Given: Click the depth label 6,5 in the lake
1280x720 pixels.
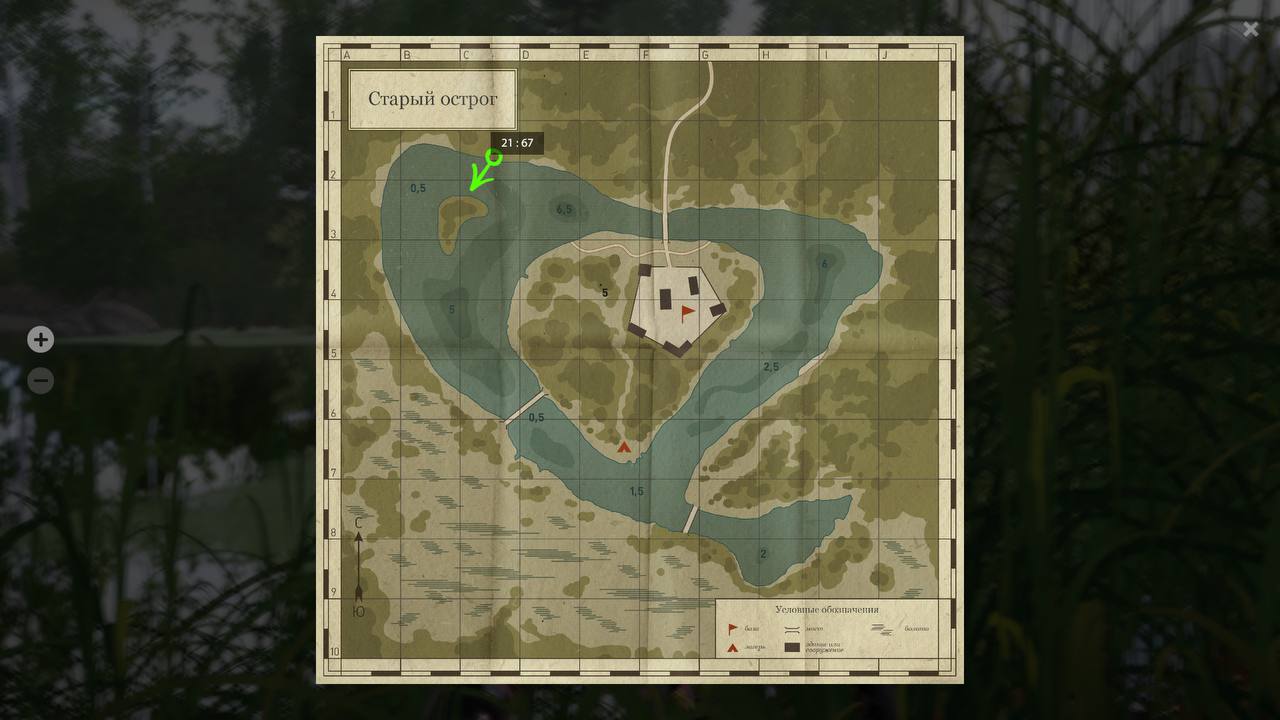Looking at the screenshot, I should pyautogui.click(x=563, y=209).
